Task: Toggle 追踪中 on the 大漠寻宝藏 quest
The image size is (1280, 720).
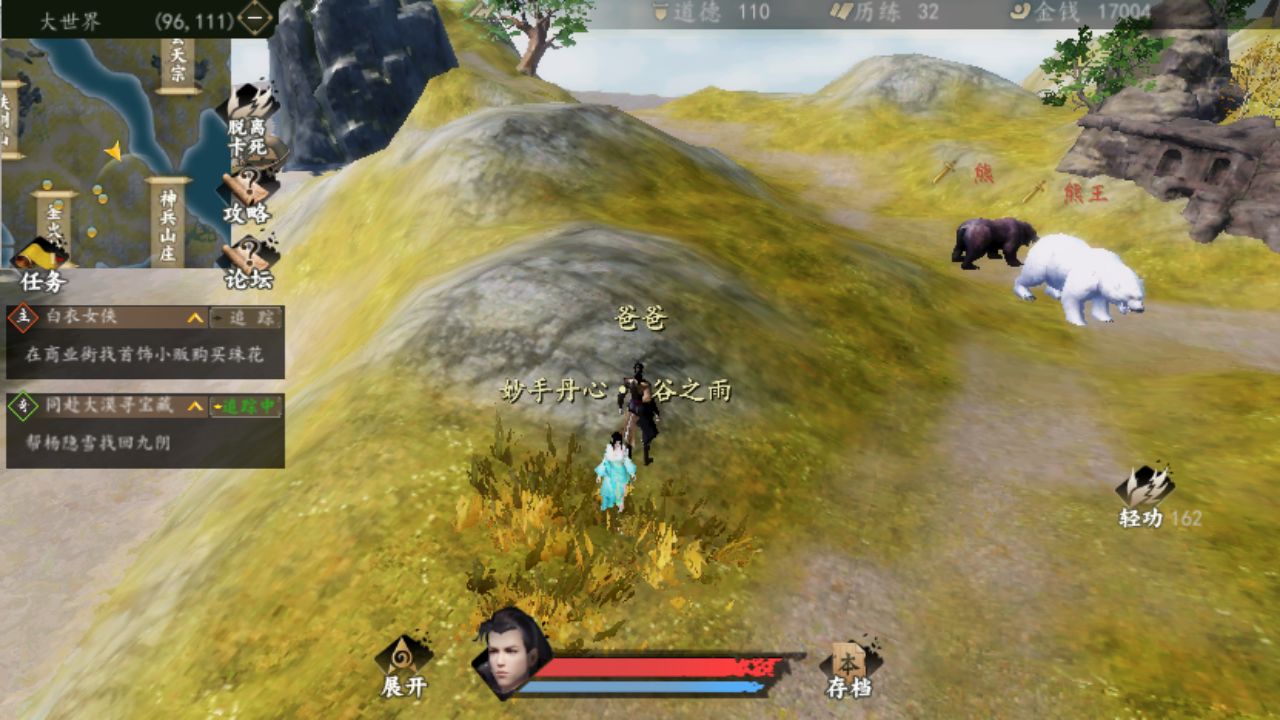Action: [x=246, y=406]
